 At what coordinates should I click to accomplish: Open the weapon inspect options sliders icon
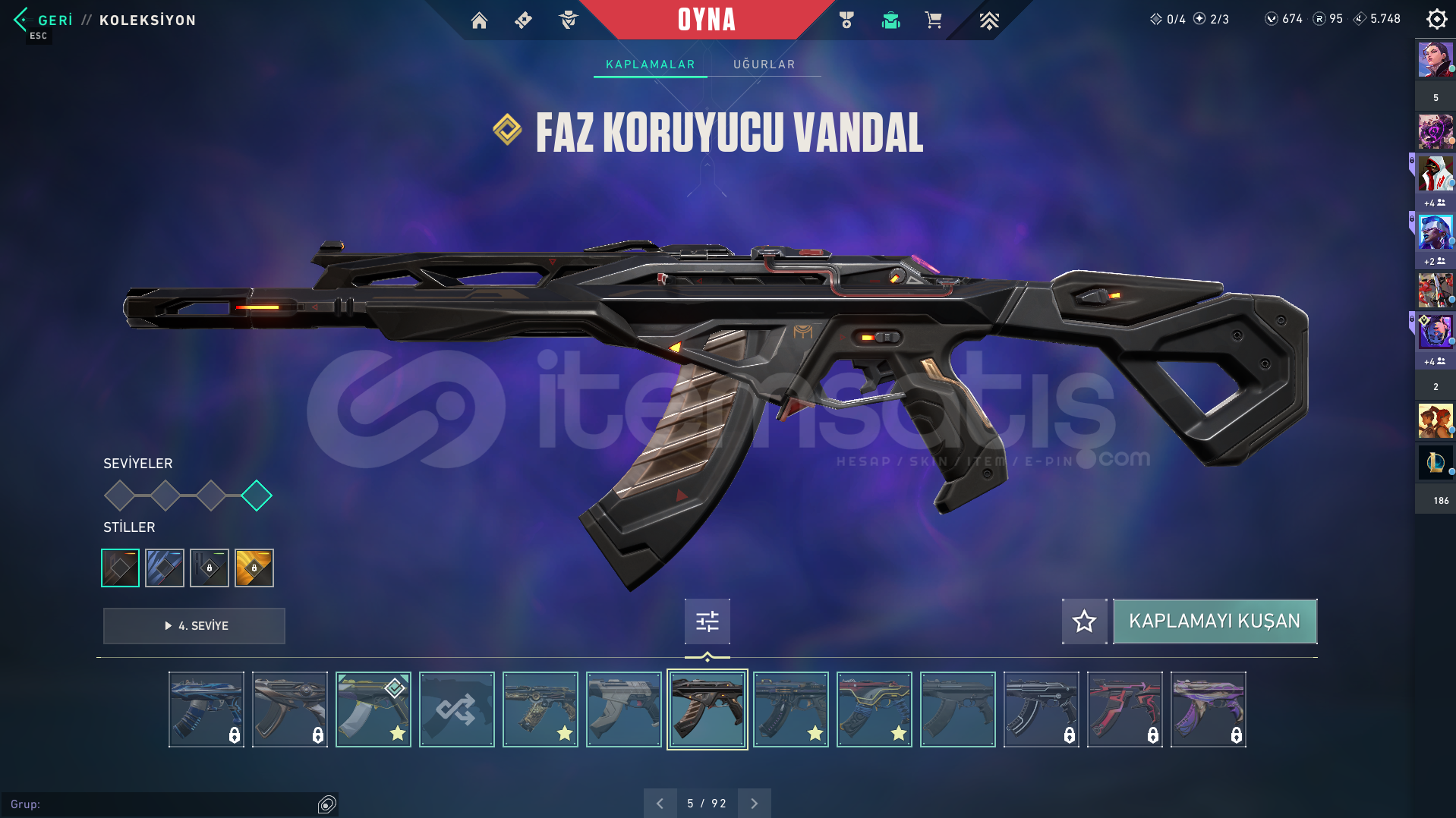707,621
